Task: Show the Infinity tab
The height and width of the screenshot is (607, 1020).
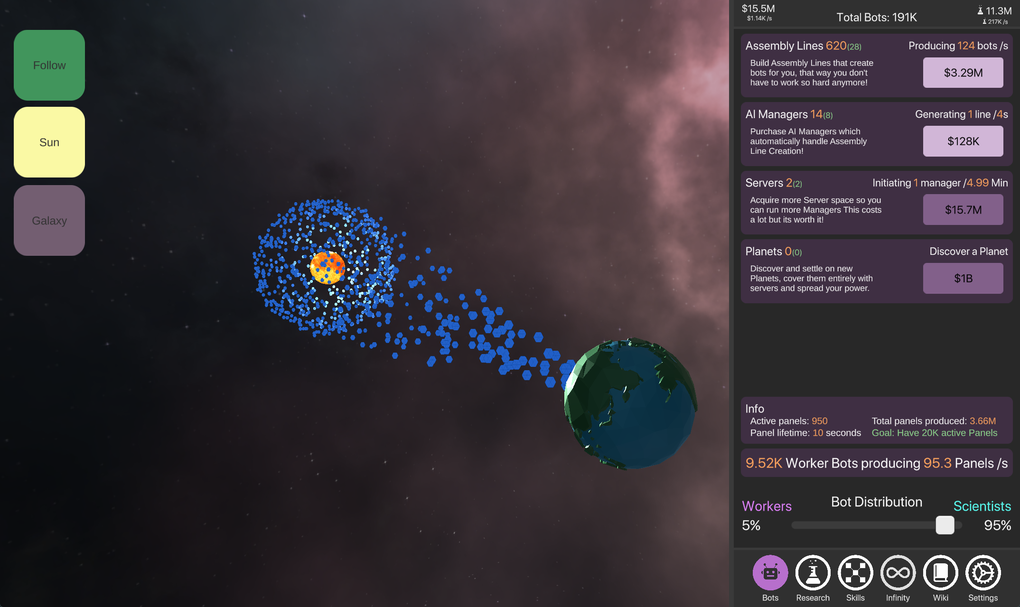Action: point(898,574)
